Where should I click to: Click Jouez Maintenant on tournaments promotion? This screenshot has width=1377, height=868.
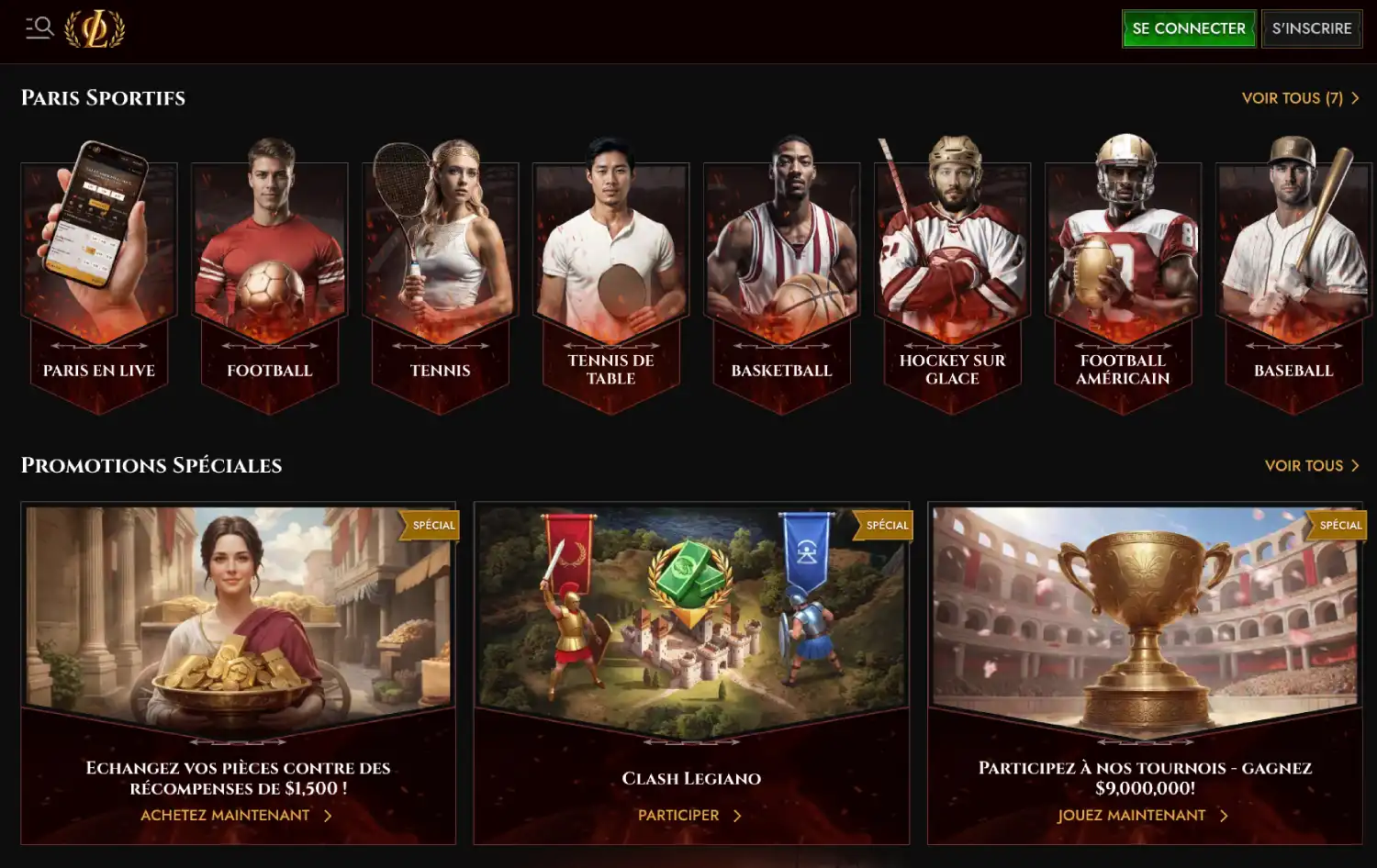tap(1142, 815)
